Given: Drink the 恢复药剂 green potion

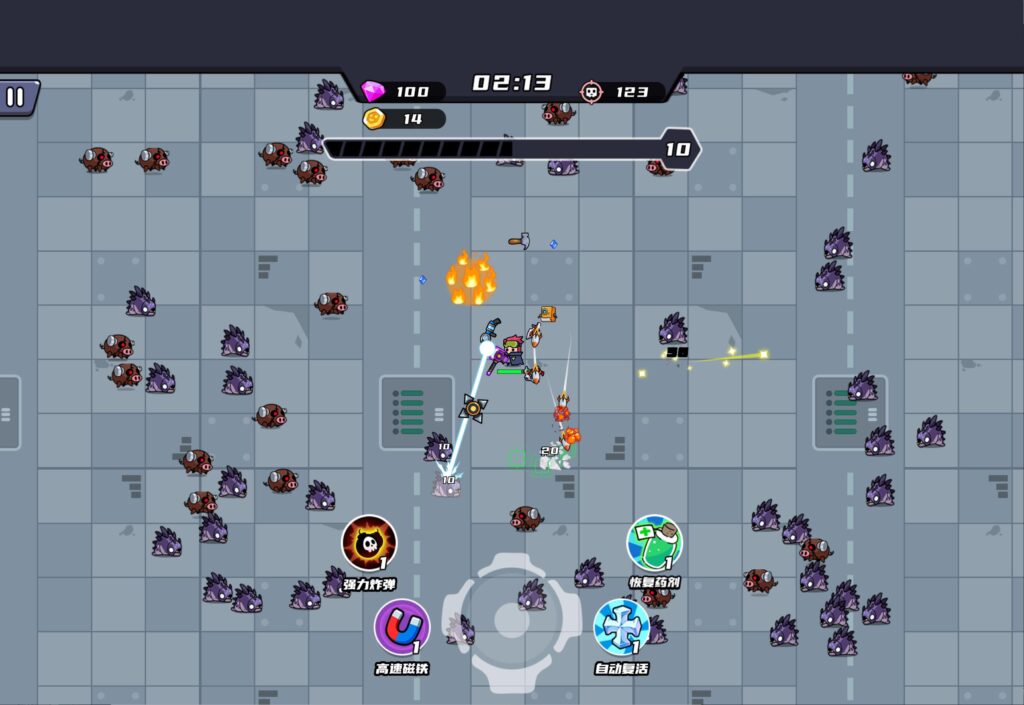Looking at the screenshot, I should 654,543.
